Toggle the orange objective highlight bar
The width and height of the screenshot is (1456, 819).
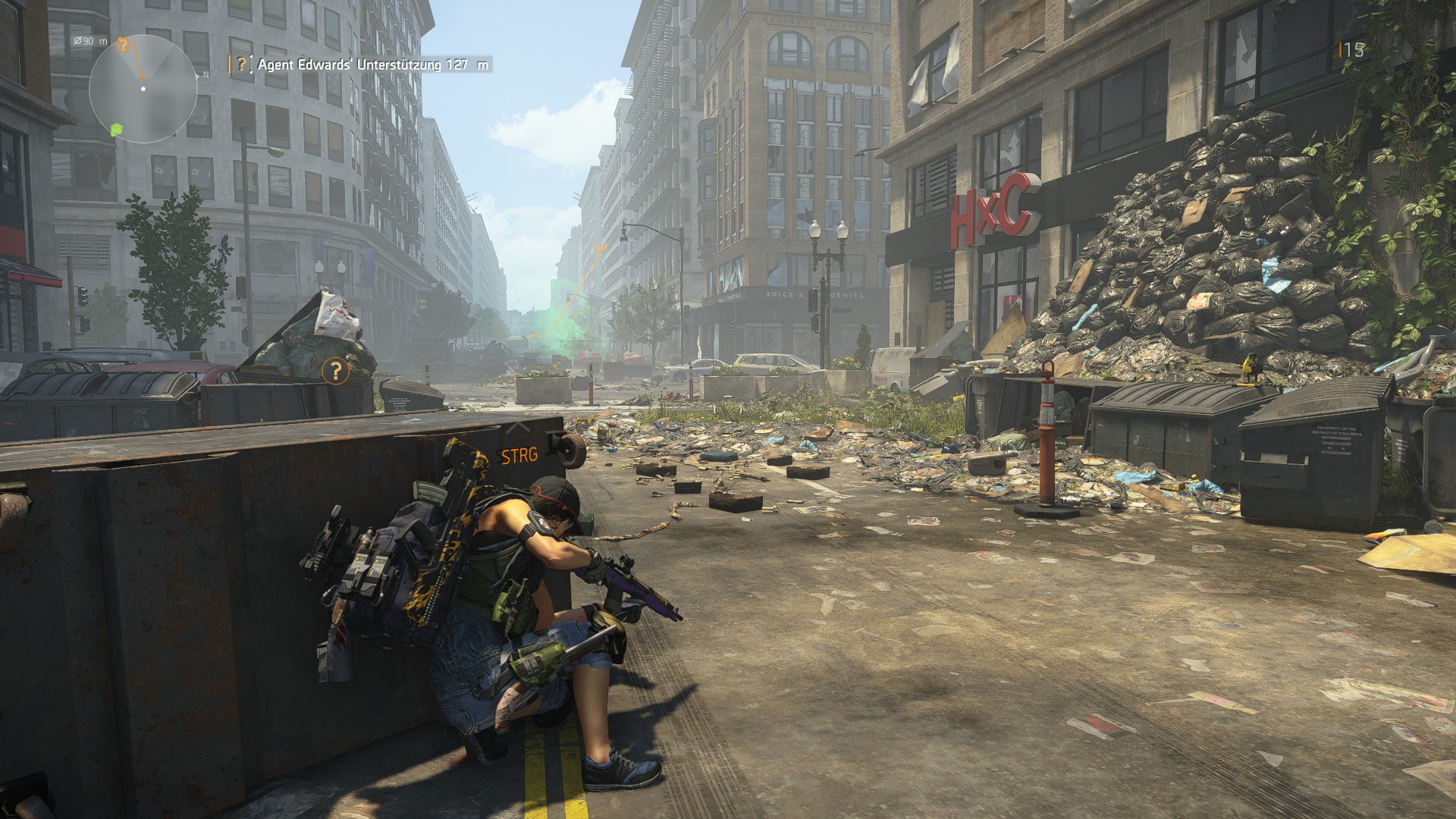point(230,64)
